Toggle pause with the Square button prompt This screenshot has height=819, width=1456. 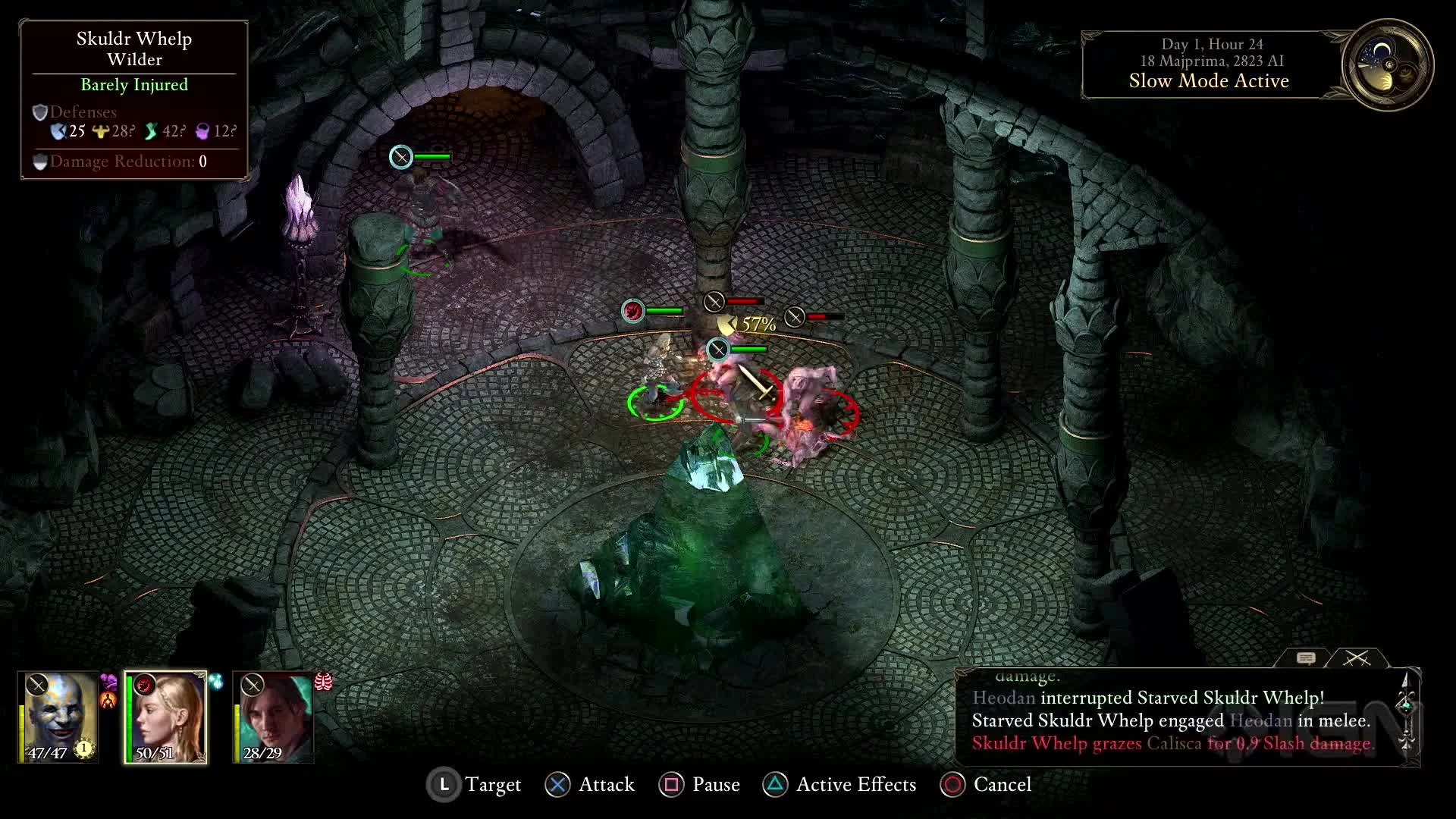670,785
